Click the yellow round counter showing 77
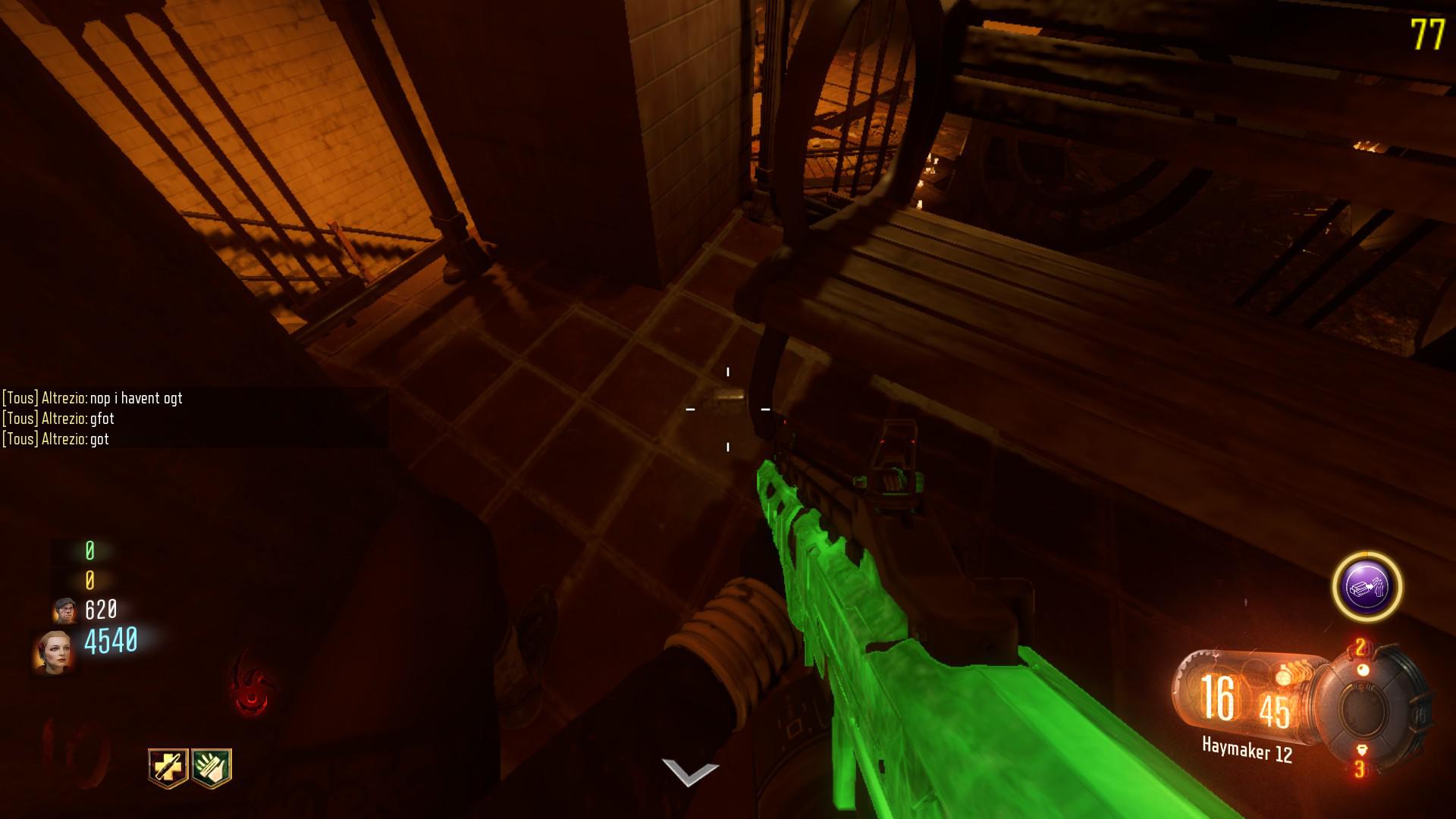Screen dimensions: 1456x819 coord(1429,33)
